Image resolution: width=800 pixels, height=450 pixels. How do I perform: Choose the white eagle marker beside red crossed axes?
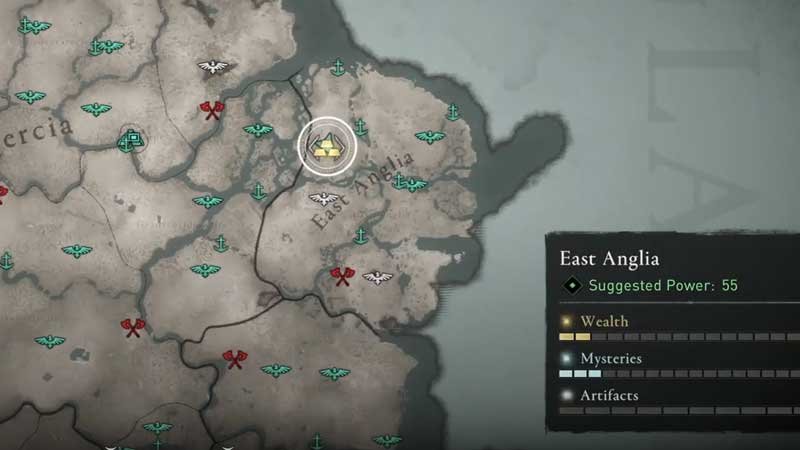377,276
